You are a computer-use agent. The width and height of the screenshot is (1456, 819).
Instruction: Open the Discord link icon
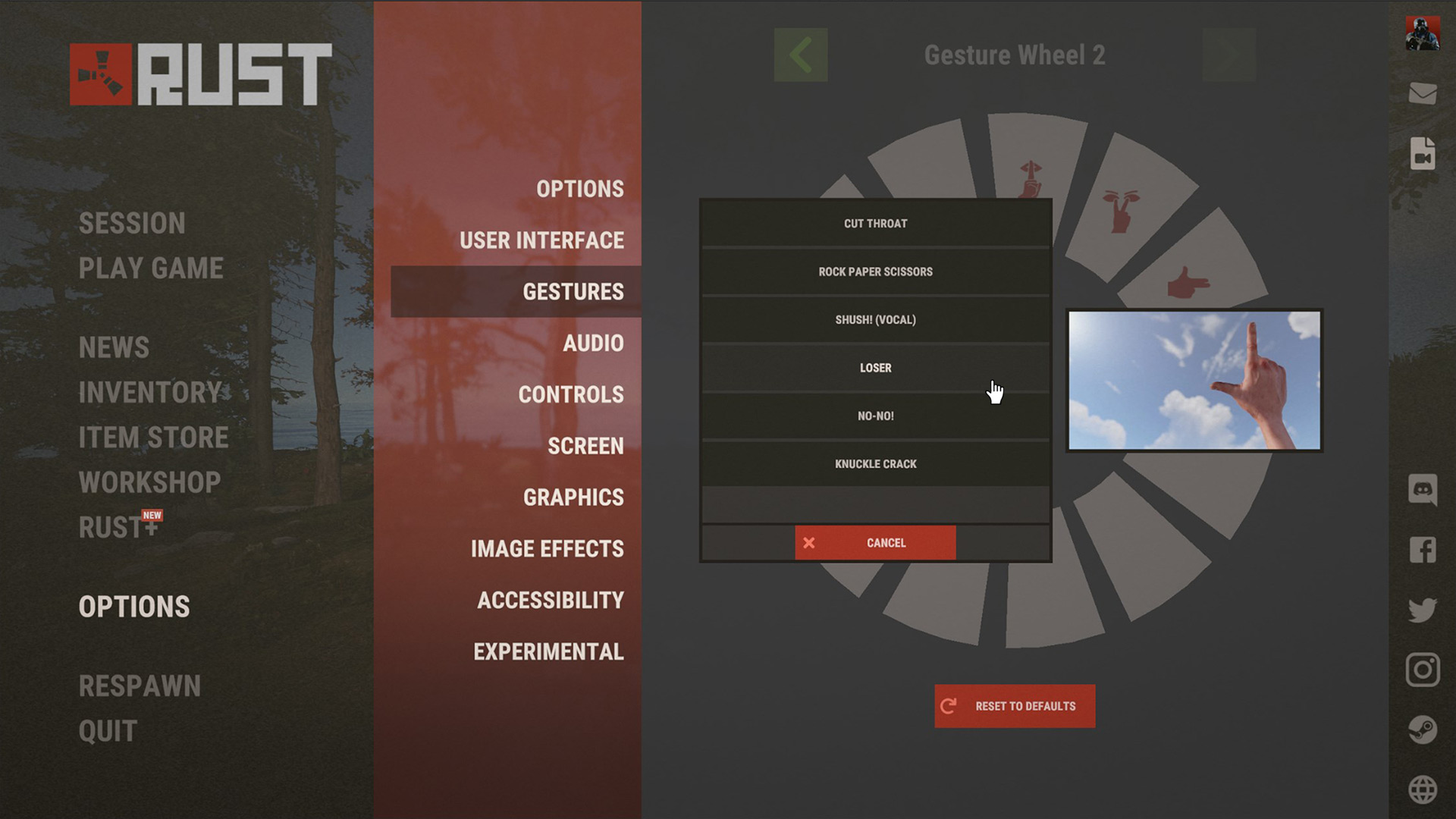(x=1423, y=490)
